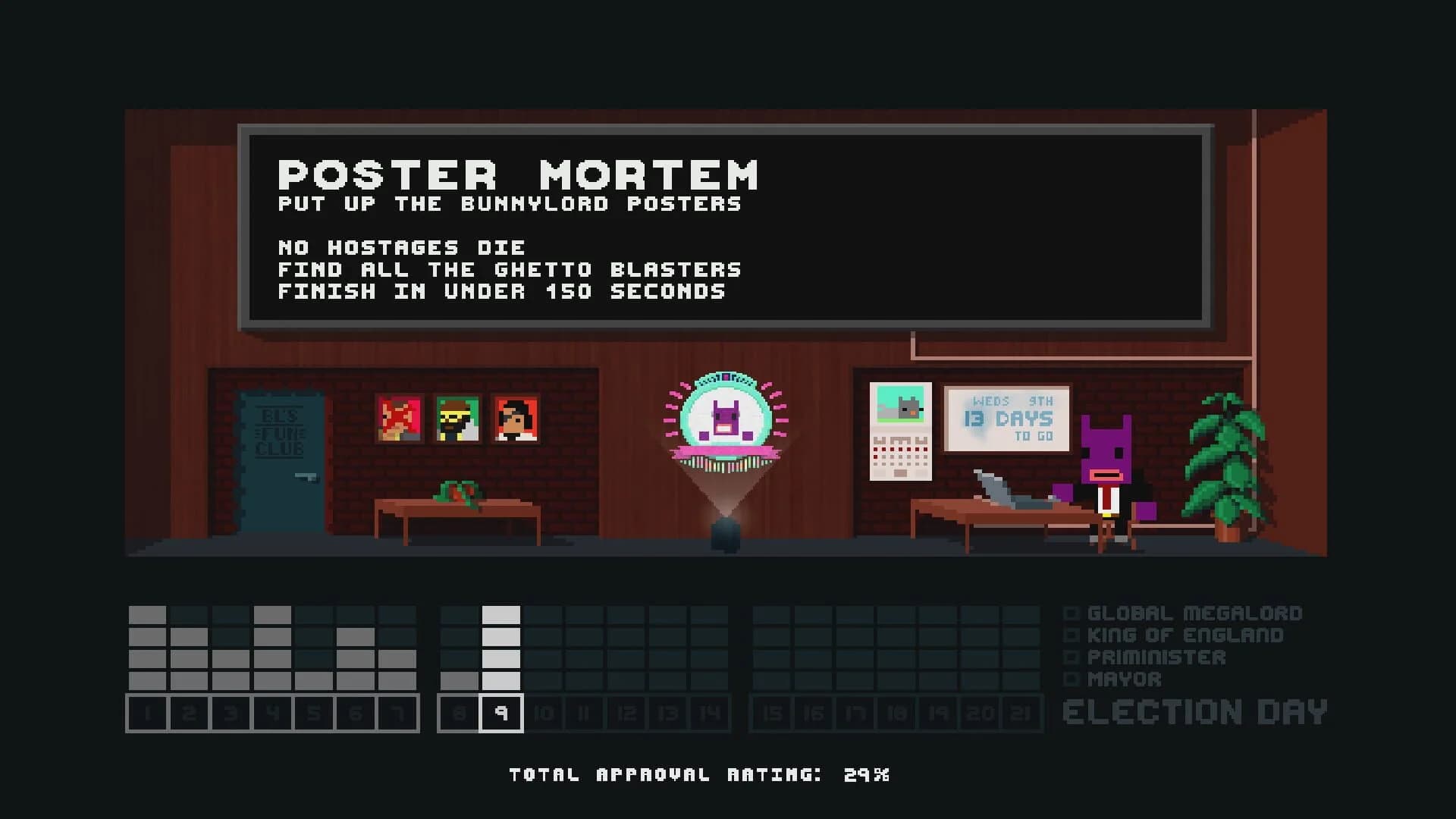Open mission 15 from the third group
The image size is (1456, 819).
(770, 713)
